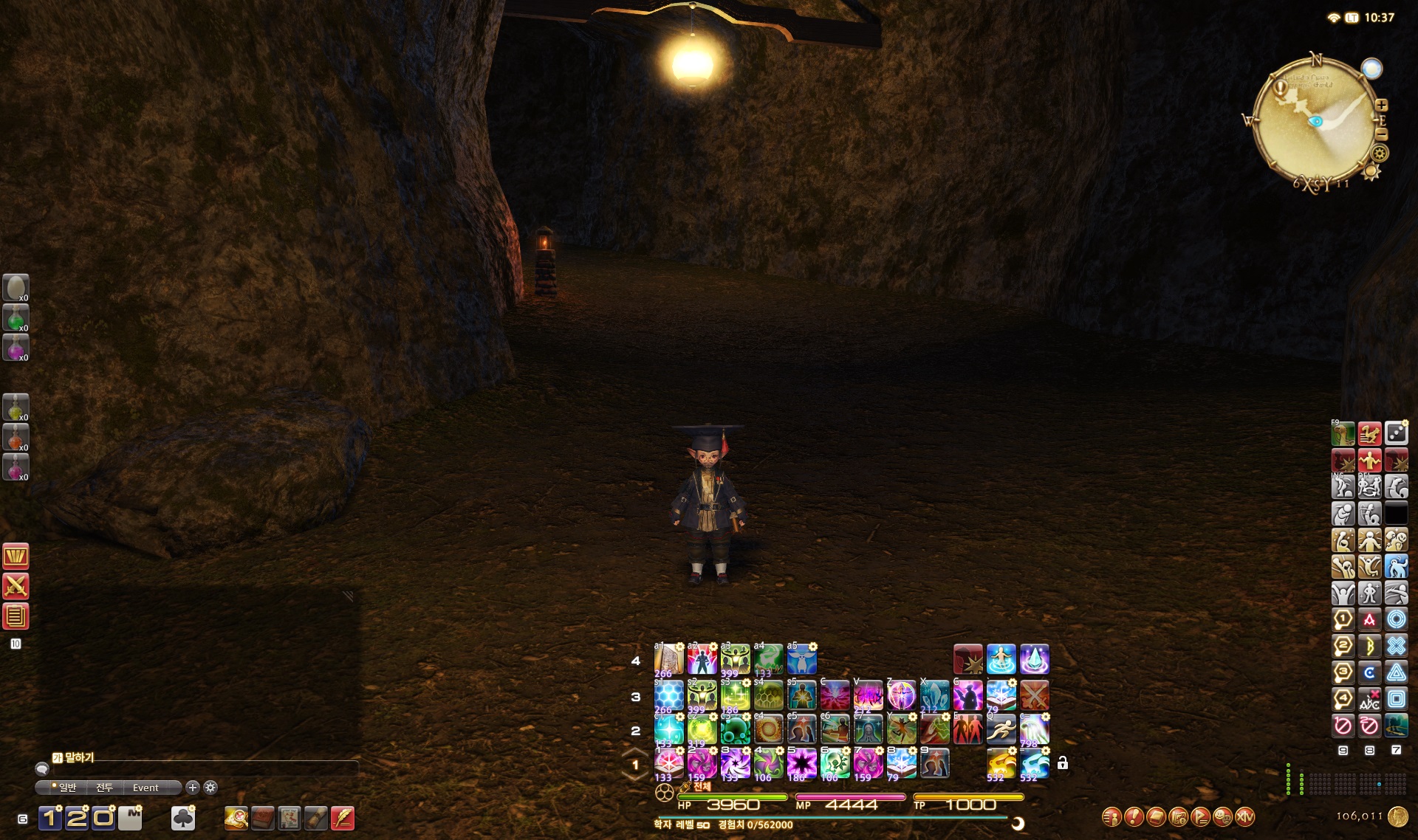Image resolution: width=1418 pixels, height=840 pixels.
Task: Click the red book hotbar icon
Action: [x=263, y=818]
